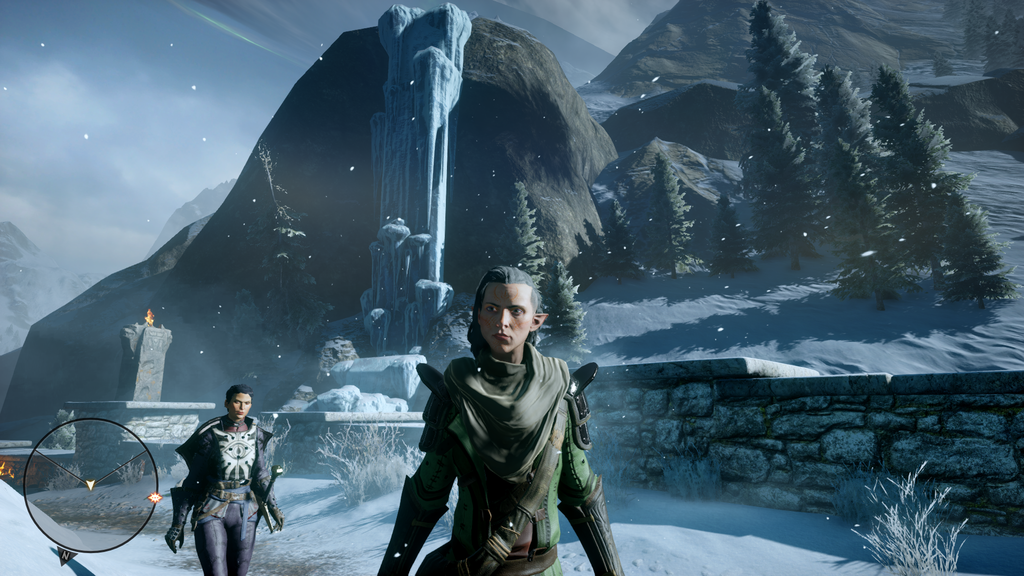Click the orange quest marker on the radar
Viewport: 1024px width, 576px height.
tap(154, 497)
